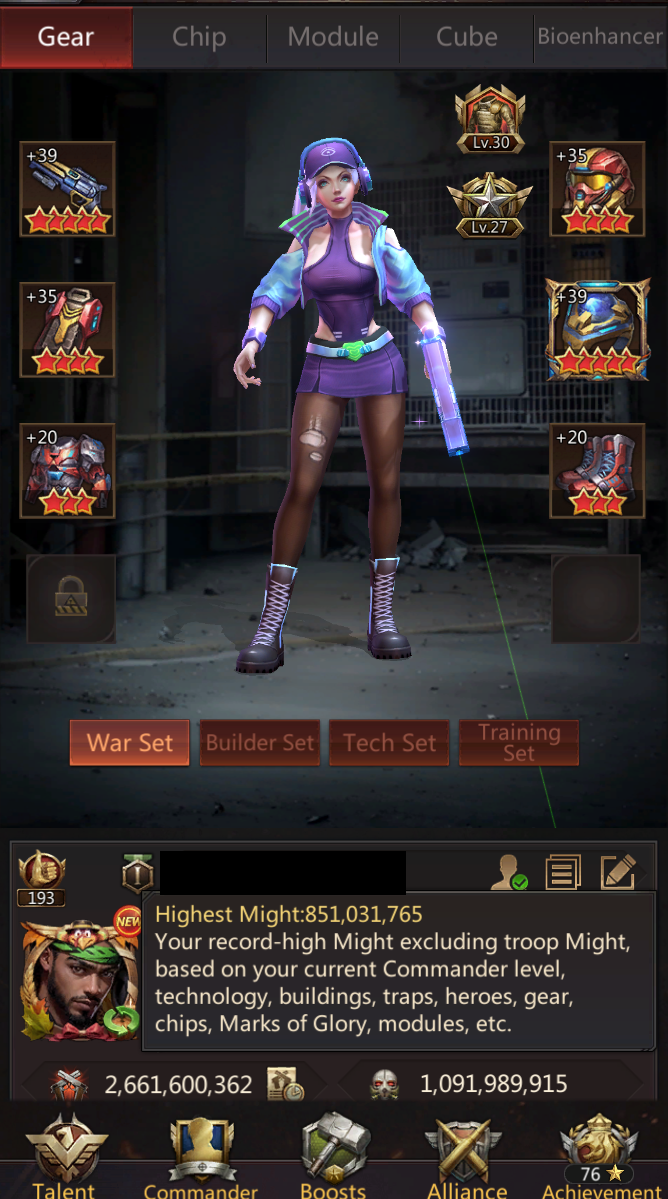Open the Talent menu

pos(66,1155)
